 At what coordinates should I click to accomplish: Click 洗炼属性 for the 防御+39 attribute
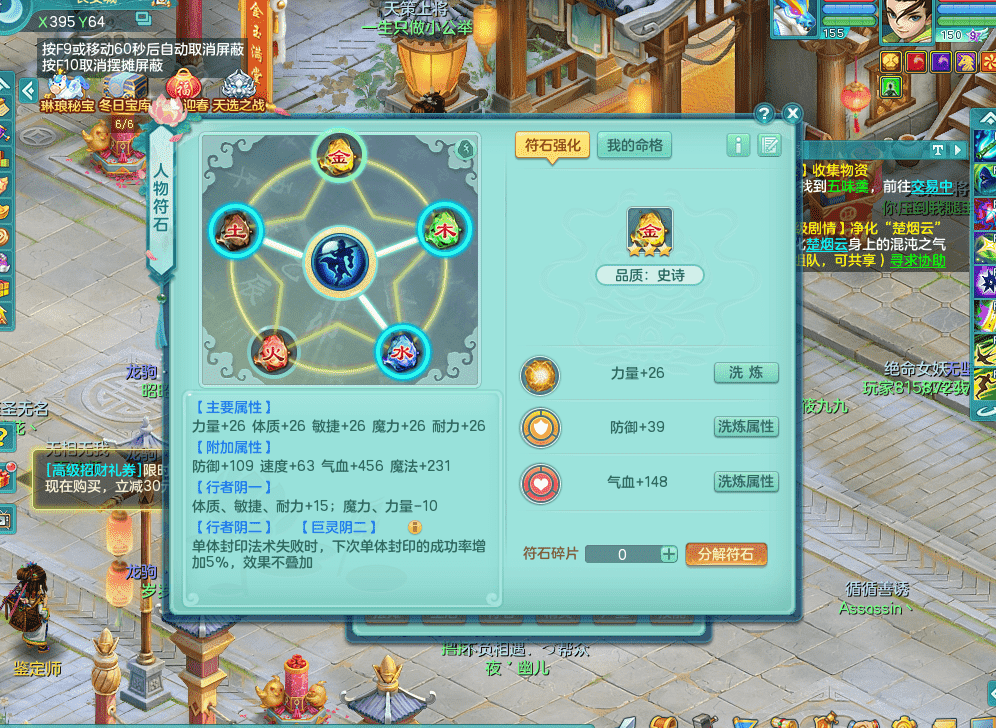(745, 427)
